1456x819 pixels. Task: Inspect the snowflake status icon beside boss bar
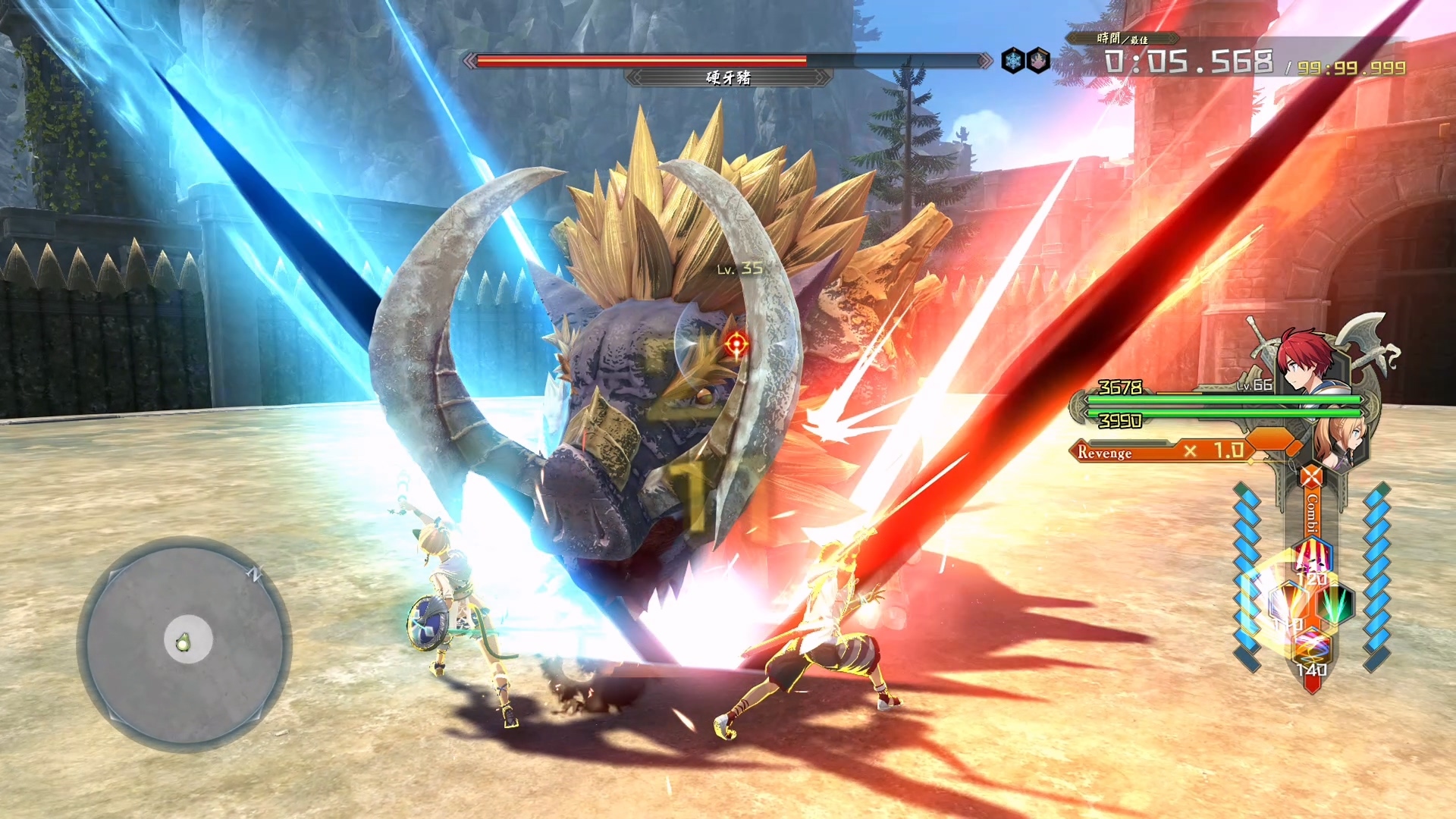point(1013,61)
